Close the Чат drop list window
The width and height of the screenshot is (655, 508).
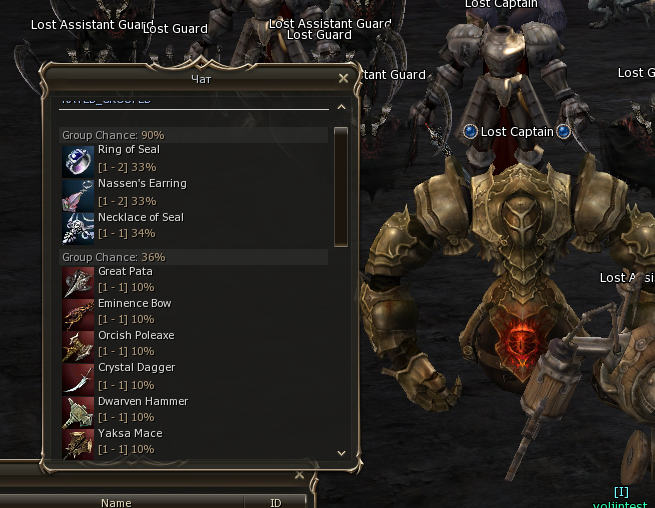click(344, 77)
